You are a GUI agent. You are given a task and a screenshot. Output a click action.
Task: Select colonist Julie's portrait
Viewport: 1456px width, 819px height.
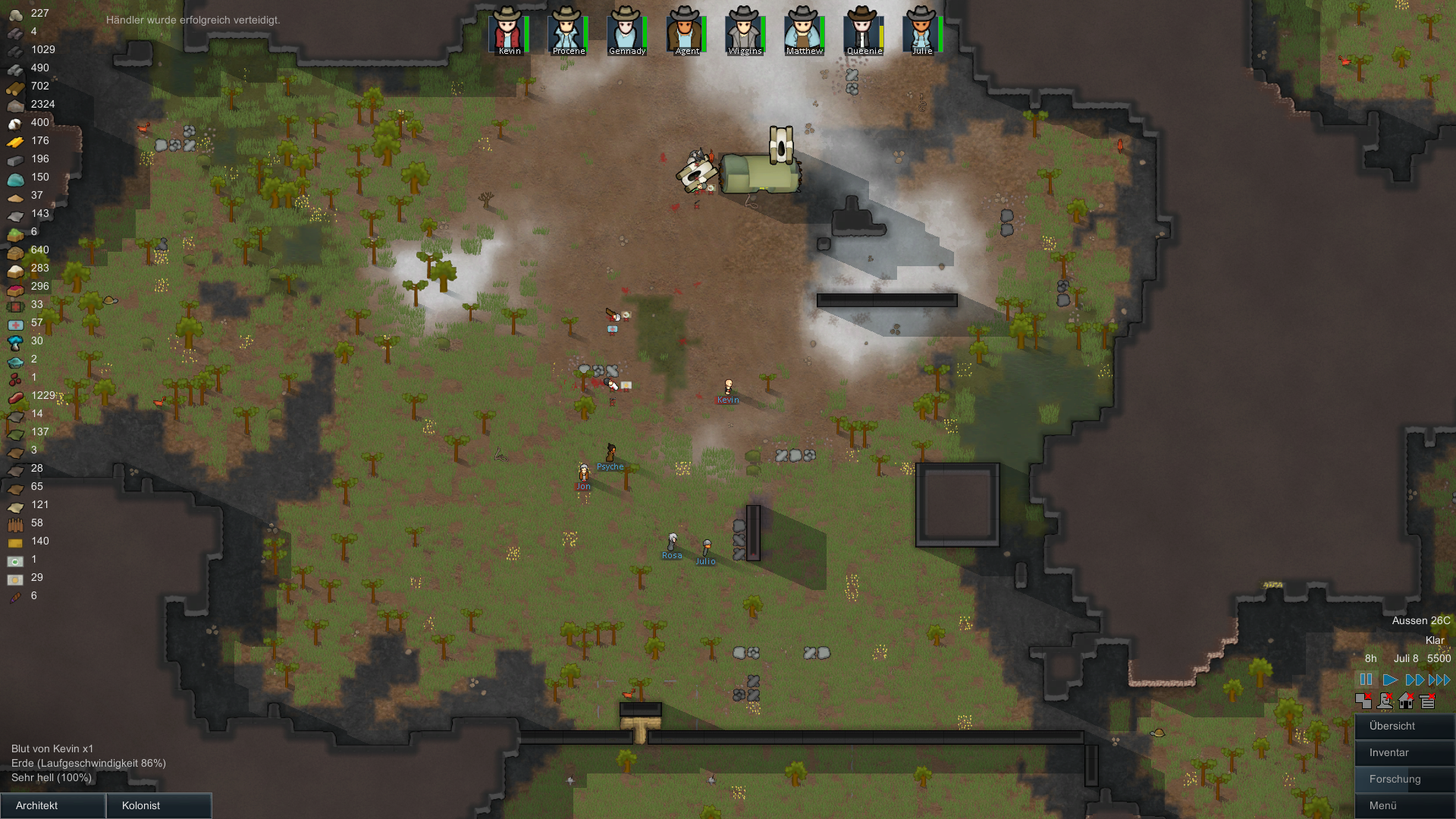click(x=921, y=30)
